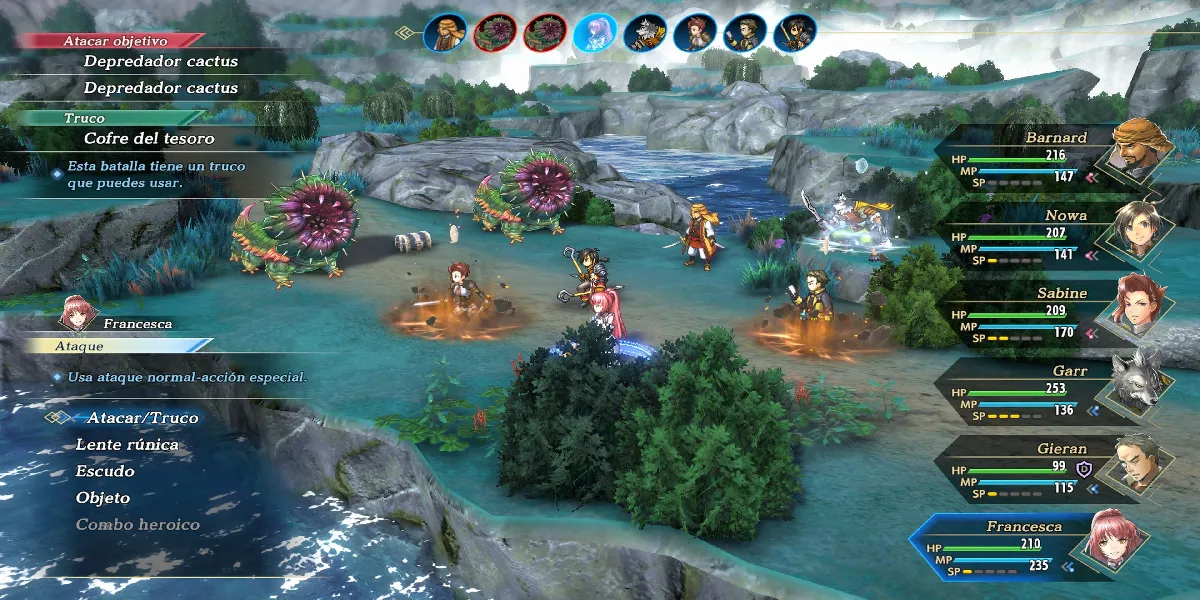The width and height of the screenshot is (1200, 600).
Task: Choose Cofre del tesoro under Truco
Action: coord(149,139)
